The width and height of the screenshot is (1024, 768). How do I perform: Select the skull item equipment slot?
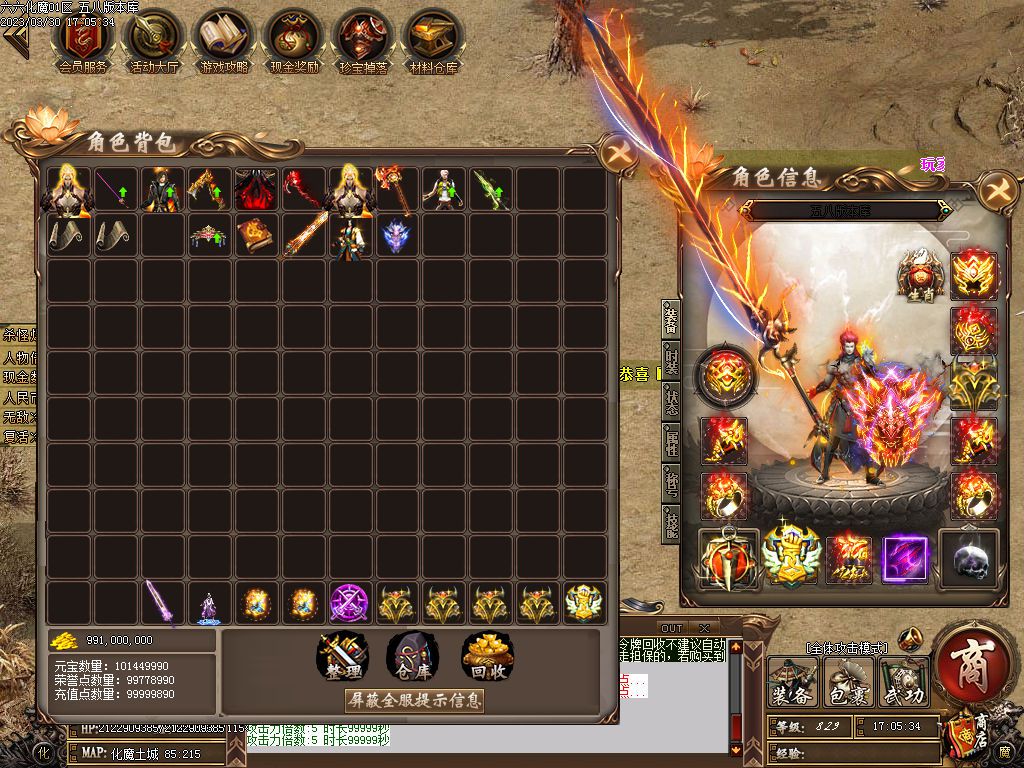click(970, 559)
